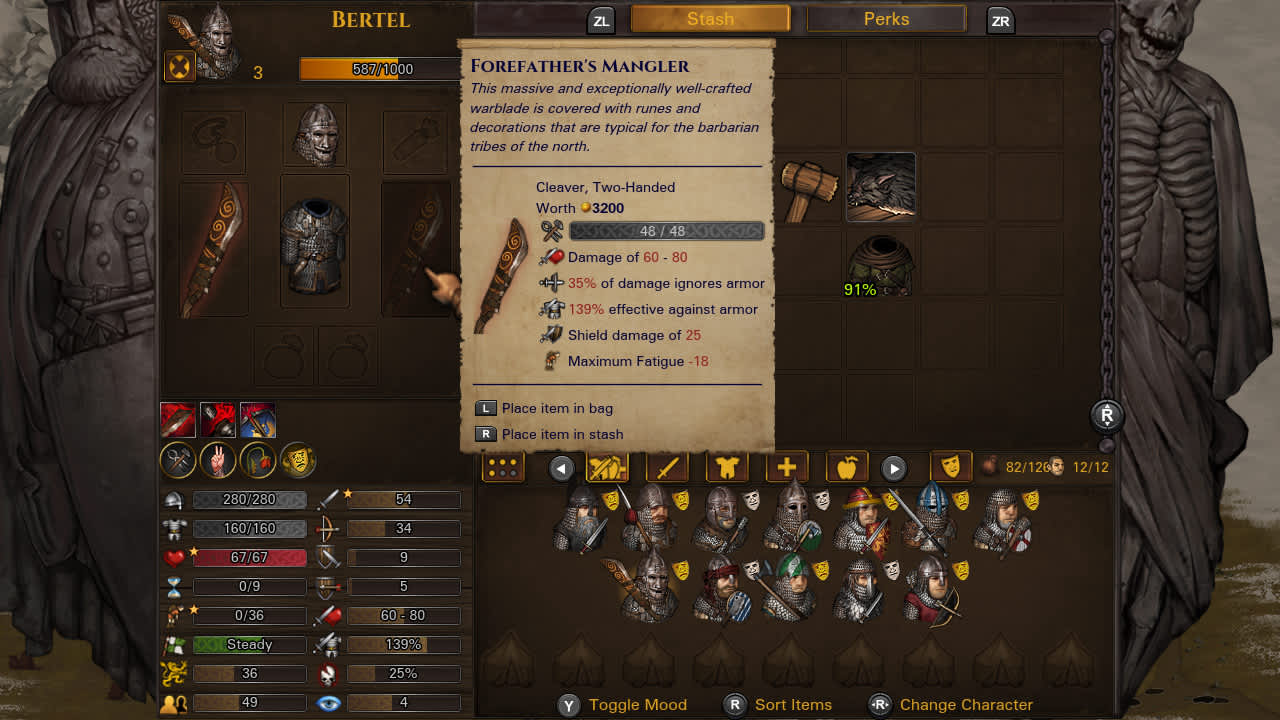The image size is (1280, 720).
Task: Select the wolf pelt stash item
Action: (881, 187)
